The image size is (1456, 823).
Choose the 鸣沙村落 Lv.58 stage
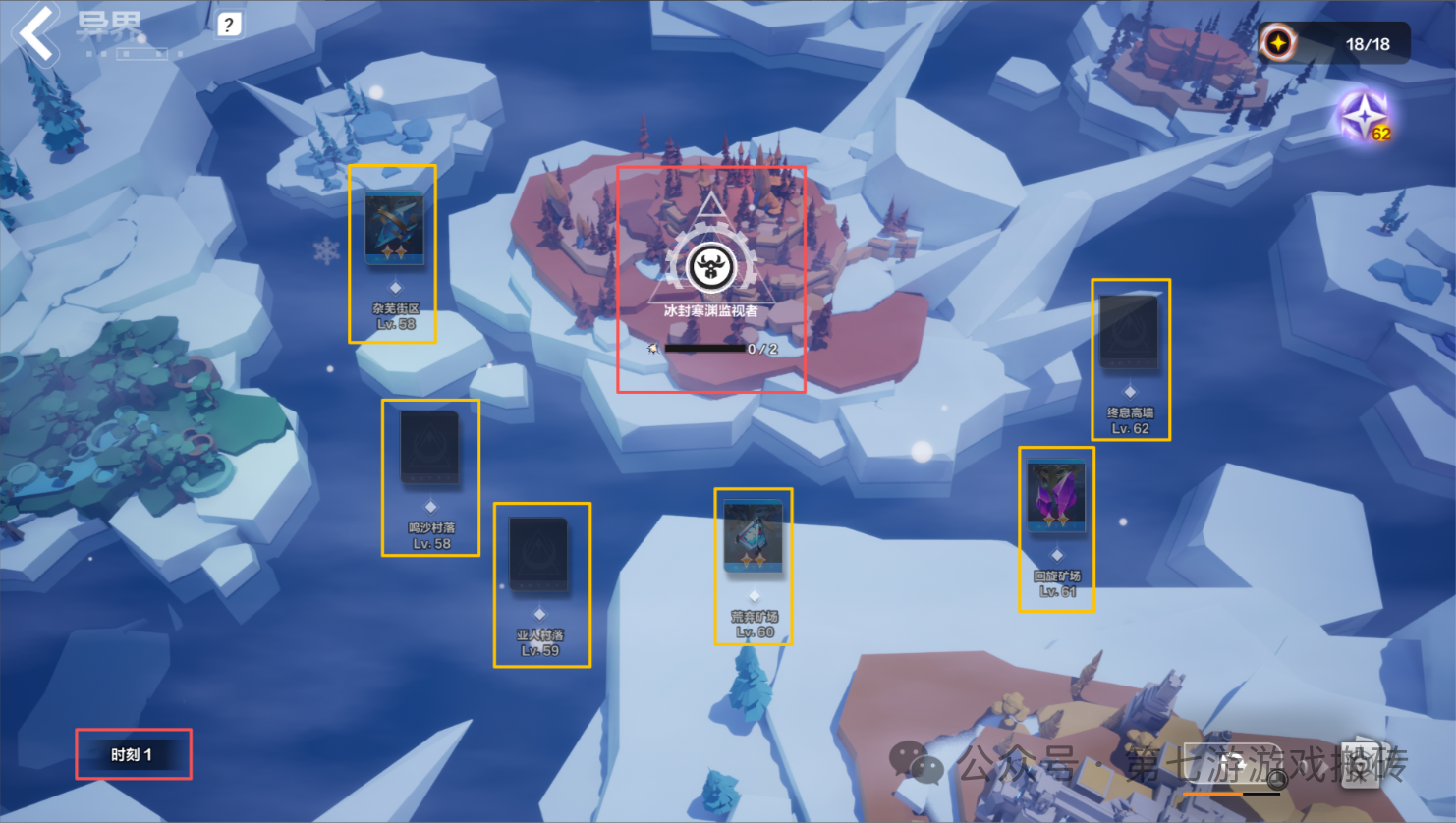(x=430, y=448)
